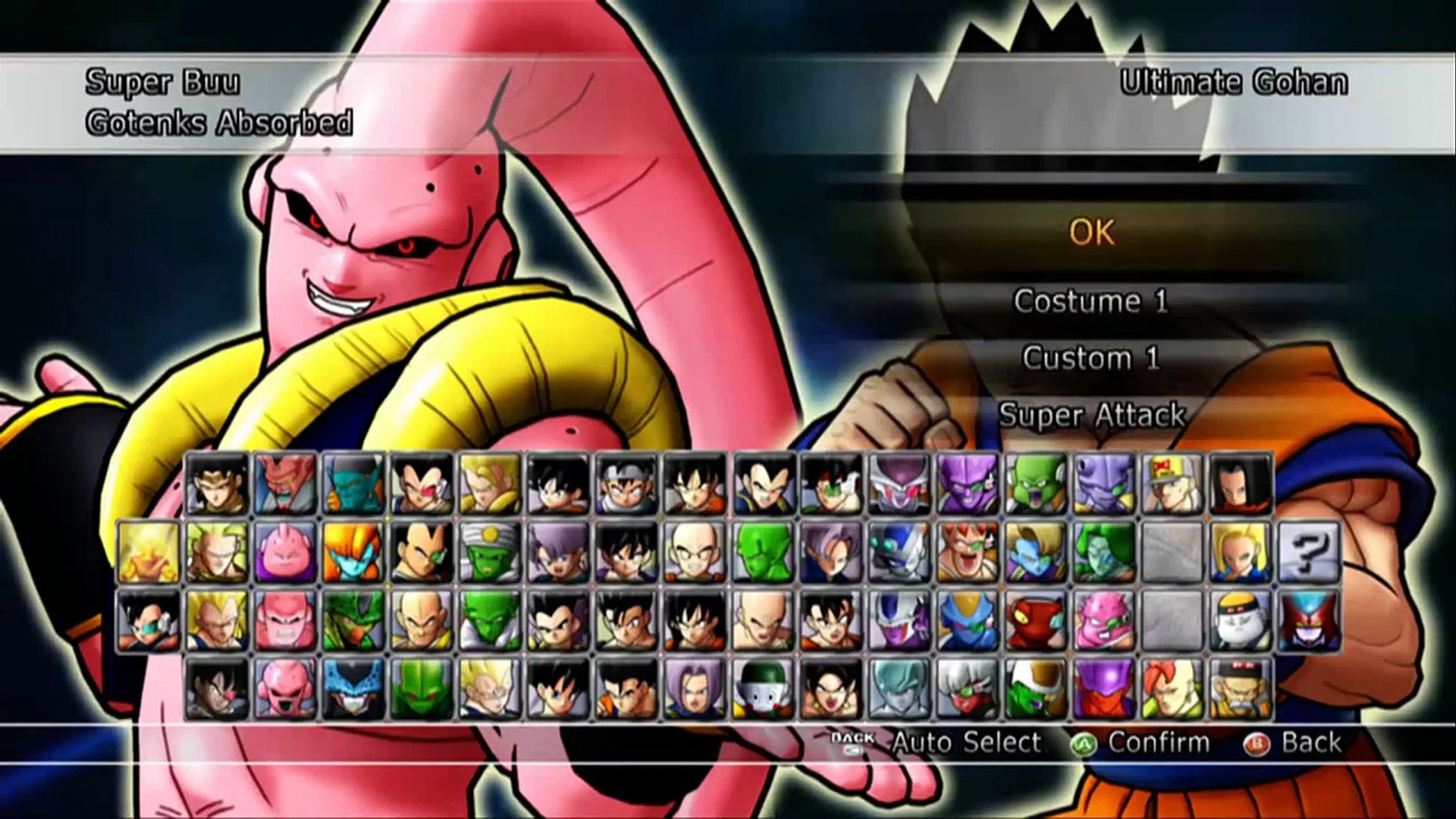1456x819 pixels.
Task: Select Jeice's red-skinned portrait
Action: 968,689
